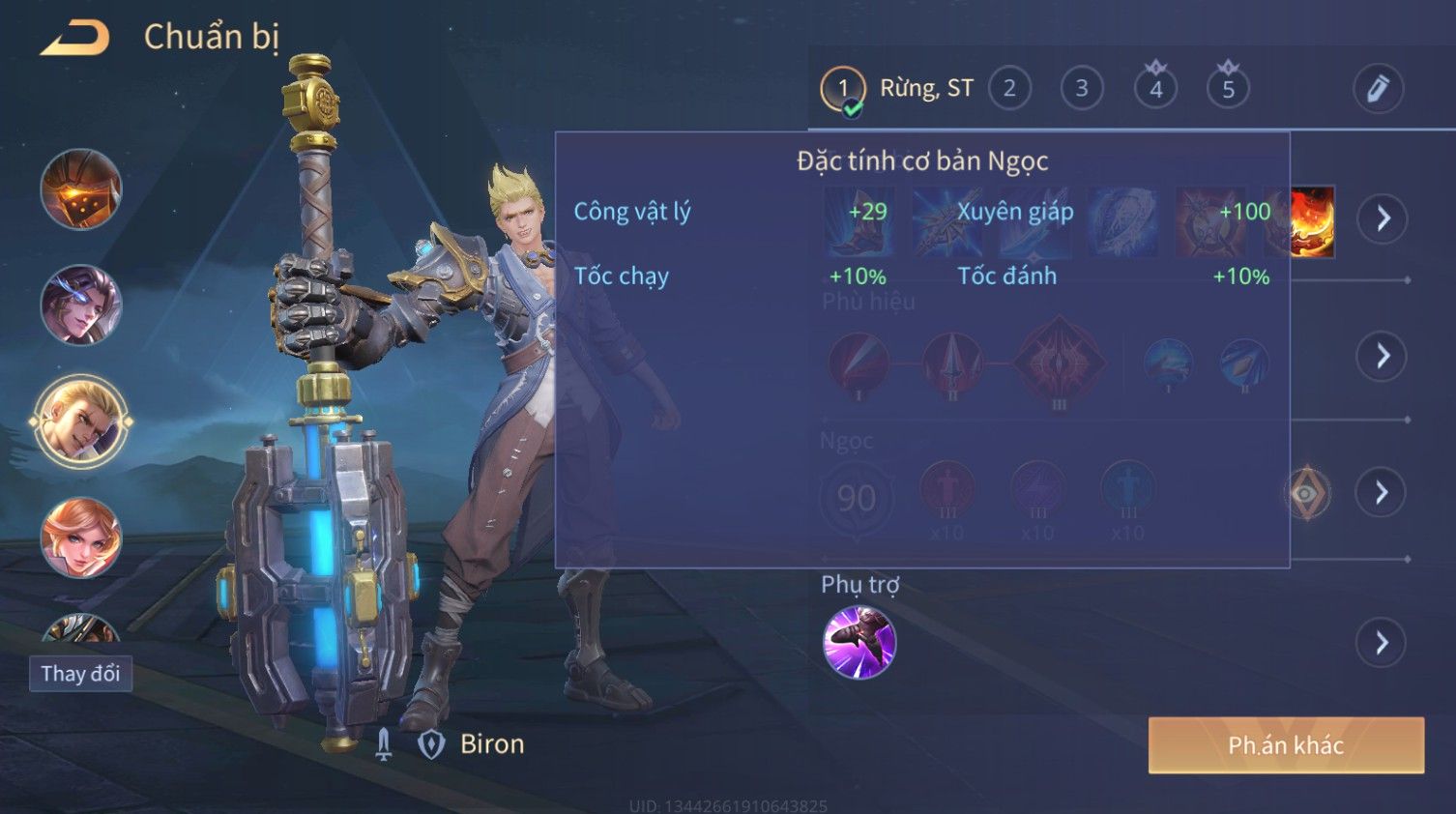Viewport: 1456px width, 814px height.
Task: Click the "Thay đổi" hero button
Action: [80, 674]
